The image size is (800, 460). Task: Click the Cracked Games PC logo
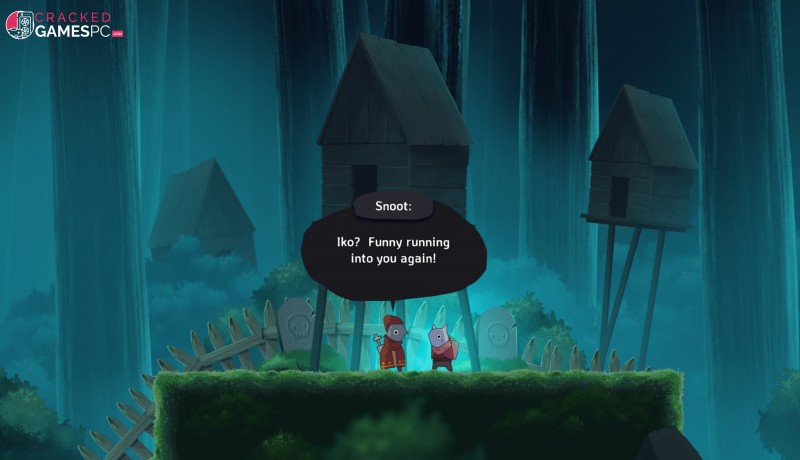pyautogui.click(x=64, y=25)
